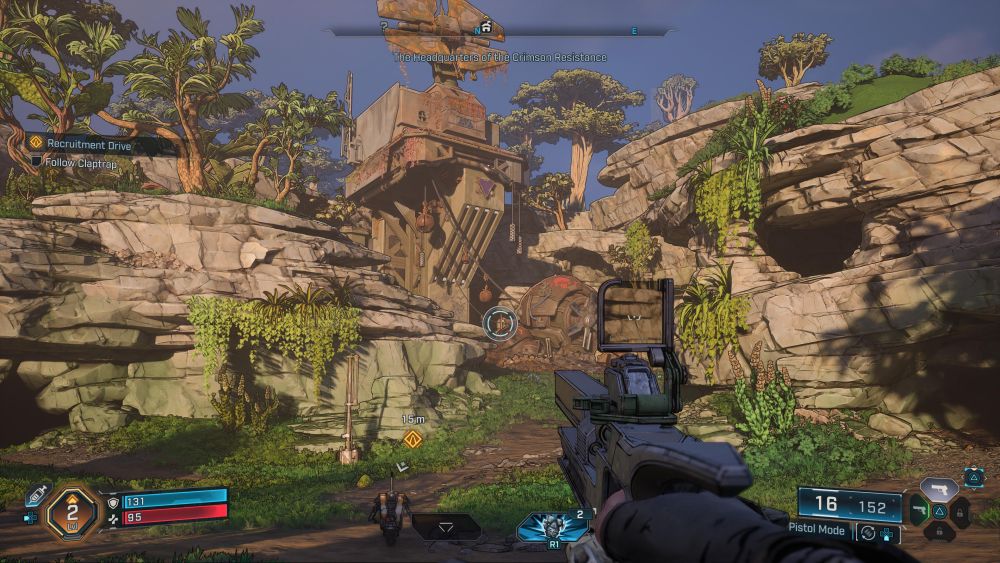This screenshot has height=563, width=1000.
Task: Click the locked right weapon slot
Action: pos(960,513)
